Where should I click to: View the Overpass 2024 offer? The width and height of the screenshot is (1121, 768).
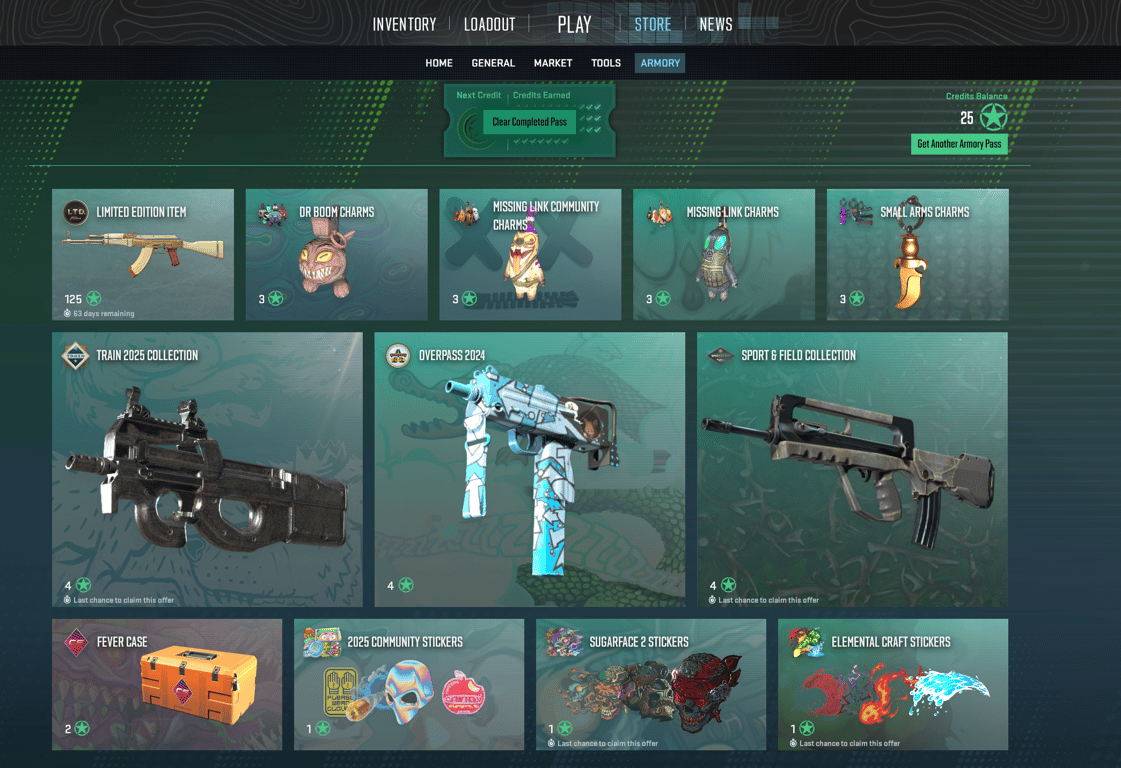[530, 469]
